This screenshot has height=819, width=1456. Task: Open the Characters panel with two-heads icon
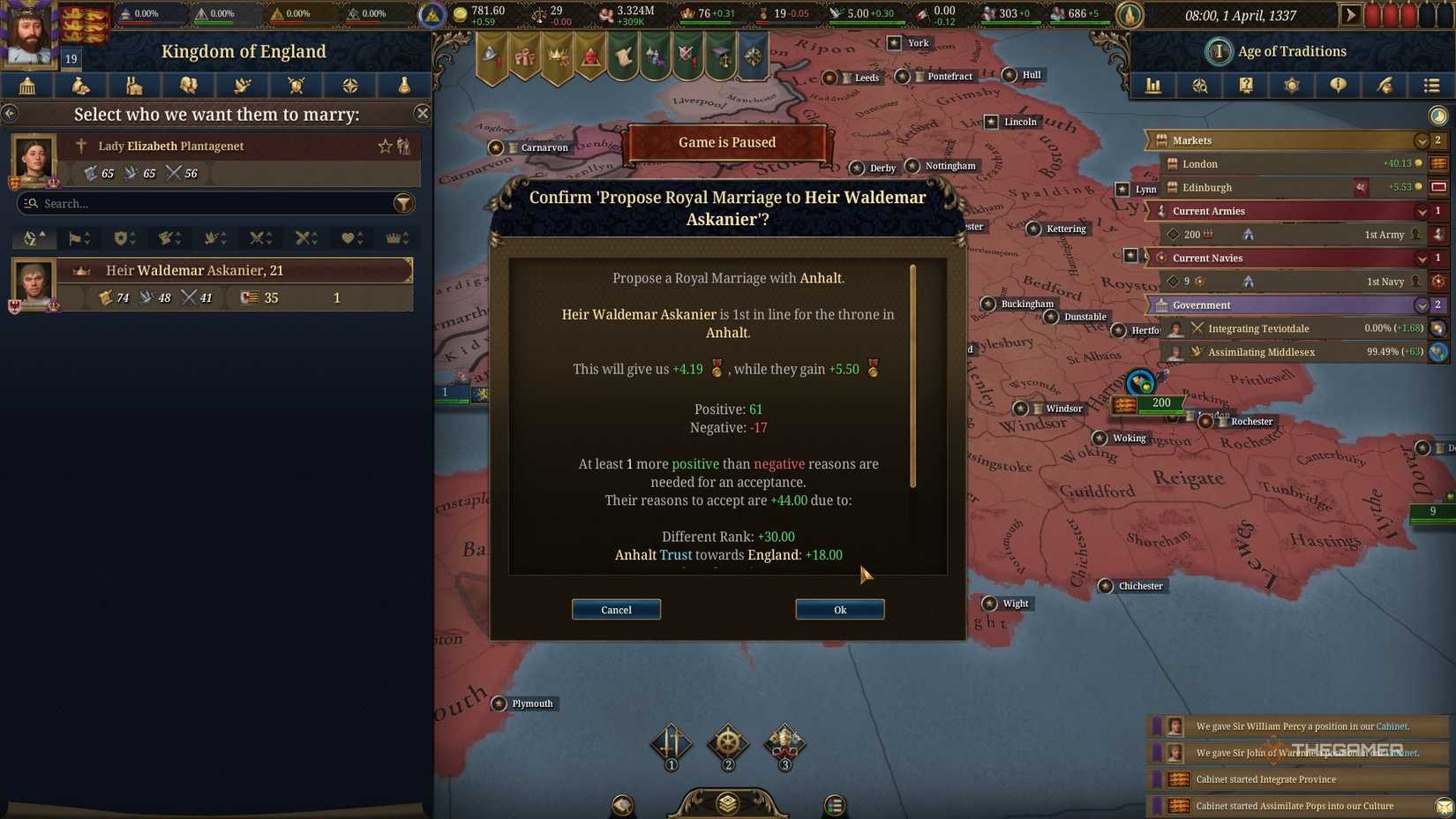188,86
